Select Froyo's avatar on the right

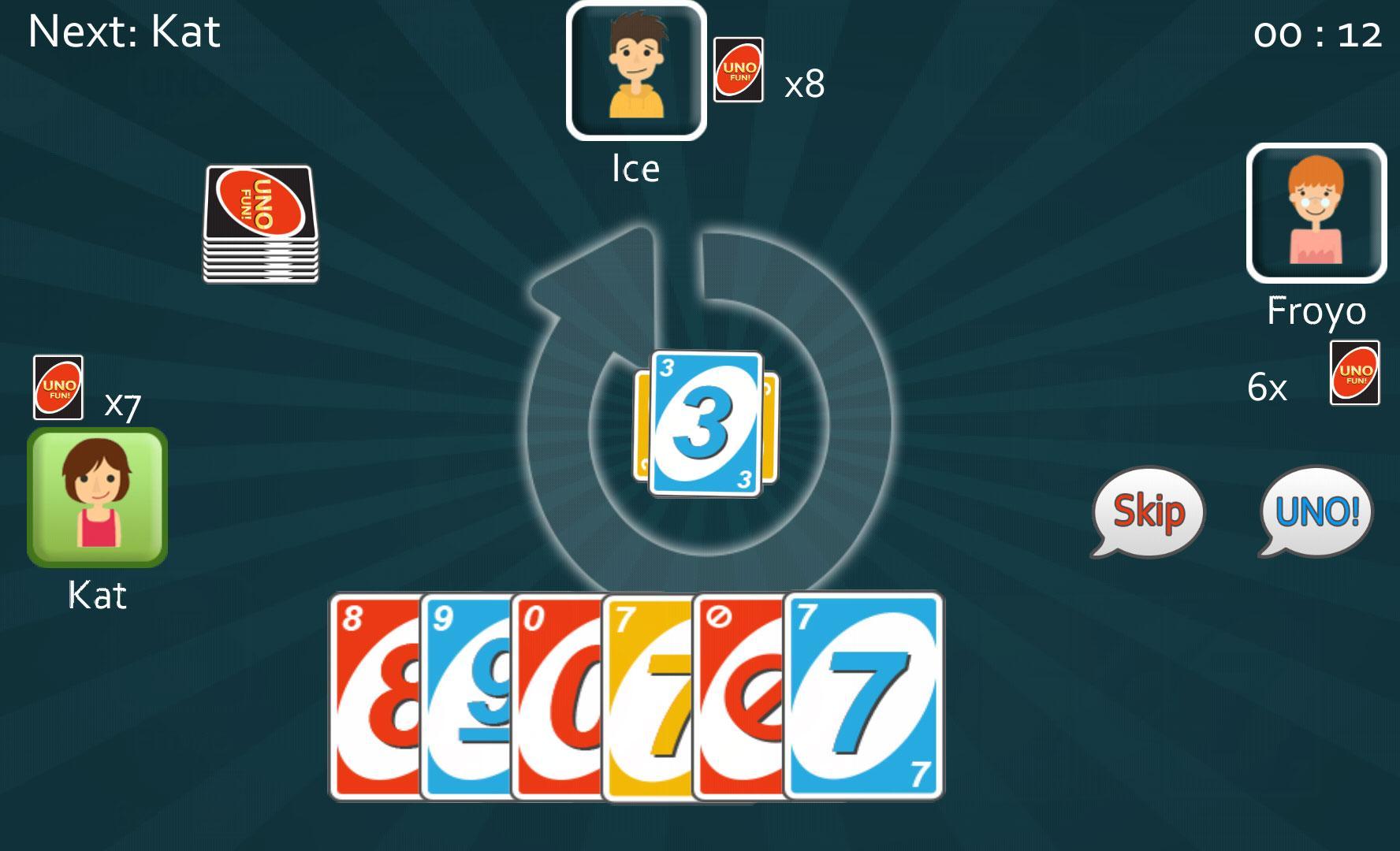click(x=1316, y=211)
